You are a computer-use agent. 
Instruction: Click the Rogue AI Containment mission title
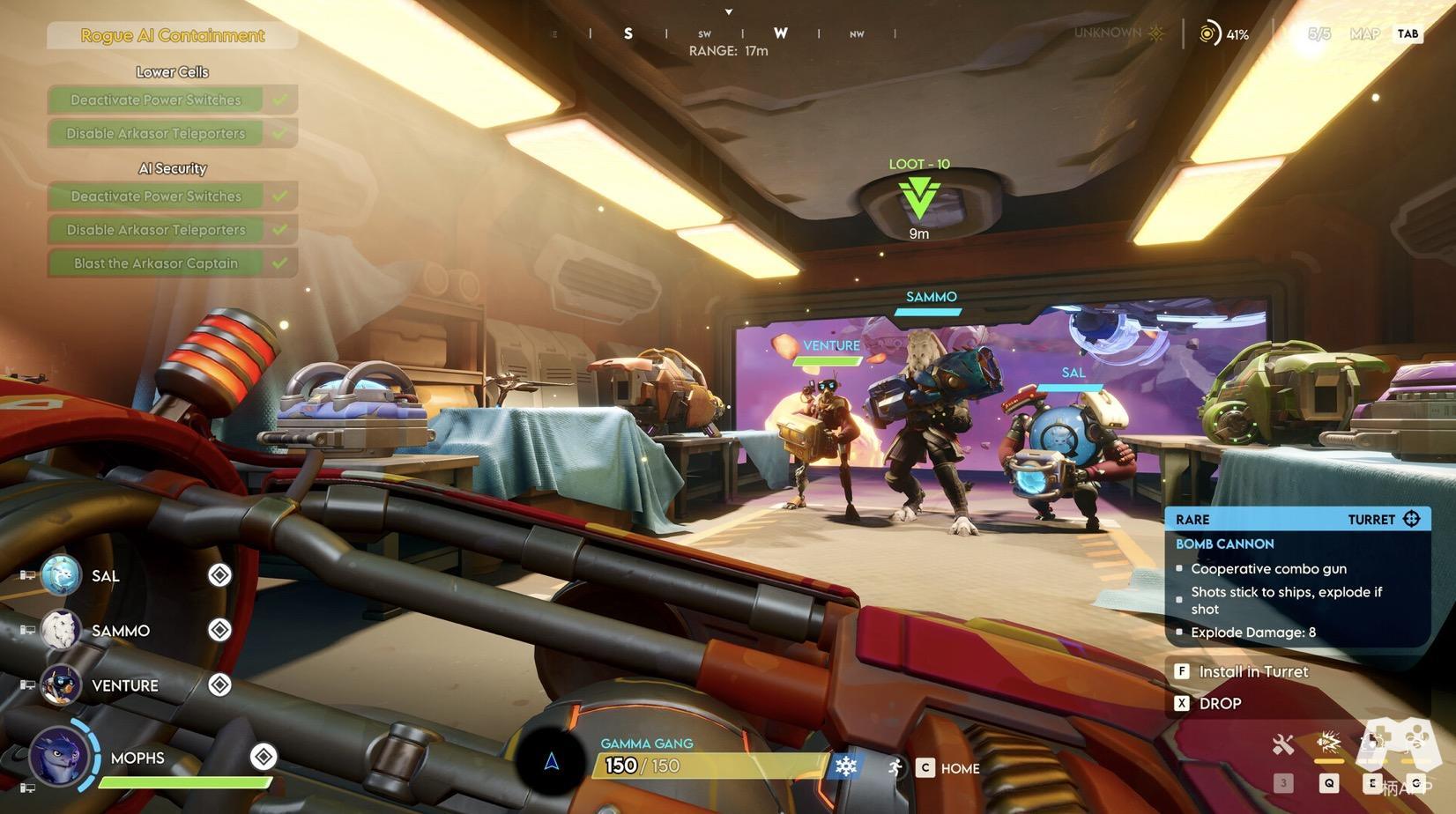173,35
